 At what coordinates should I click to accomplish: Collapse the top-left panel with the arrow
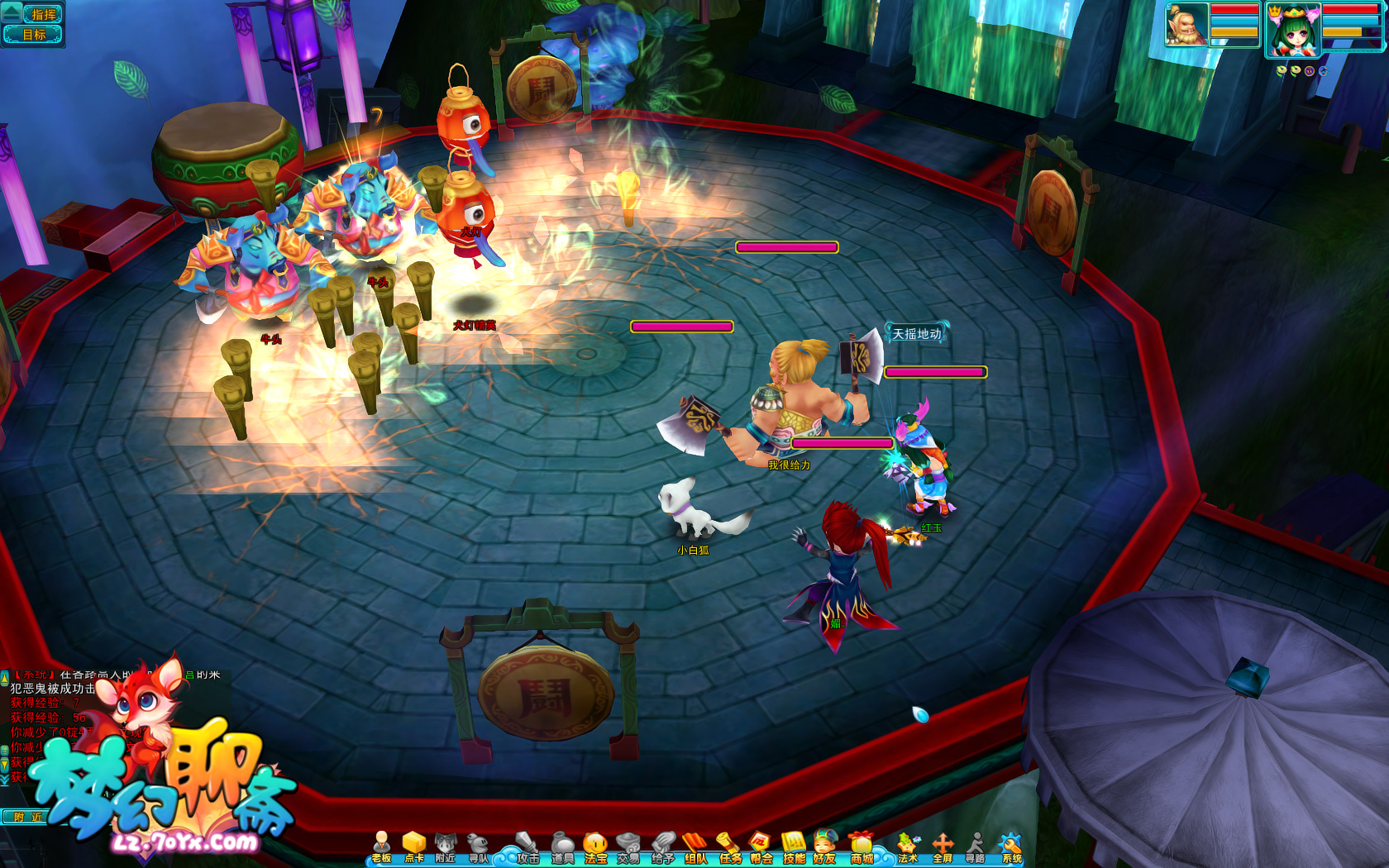[11, 11]
